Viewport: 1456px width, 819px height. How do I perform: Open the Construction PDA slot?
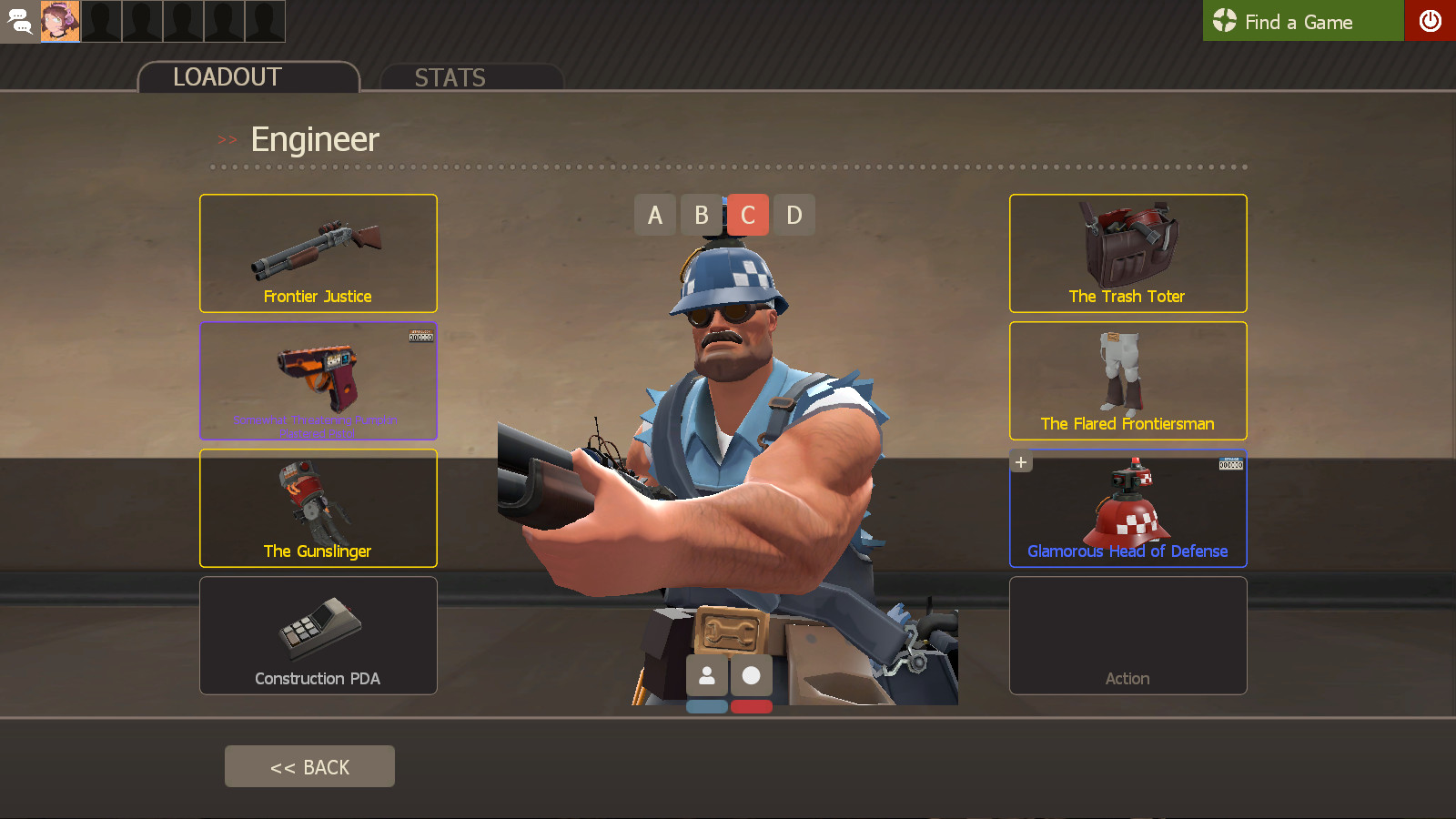click(x=318, y=635)
